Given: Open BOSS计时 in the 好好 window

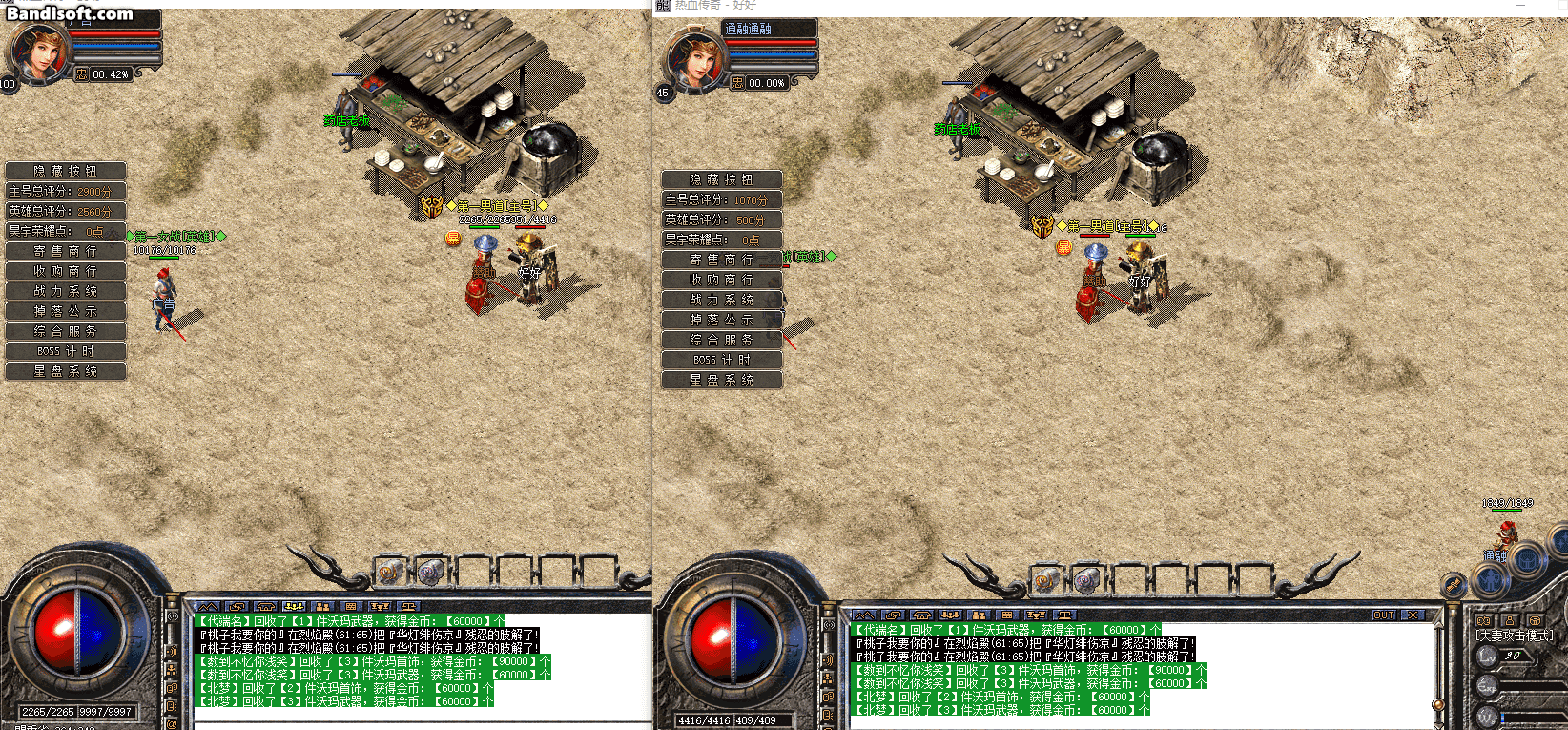Looking at the screenshot, I should [721, 360].
